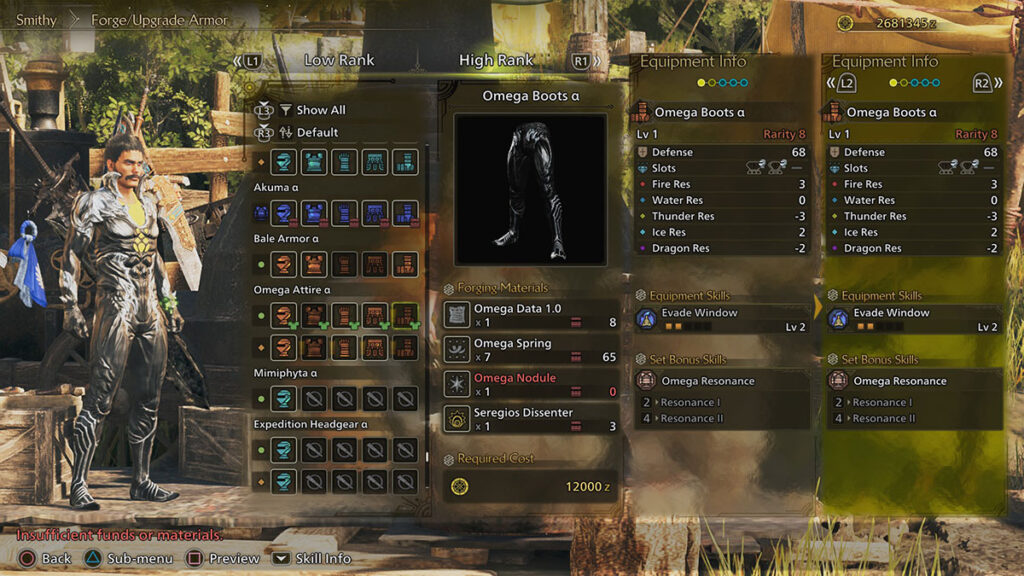Switch to the Low Rank tab

[339, 61]
